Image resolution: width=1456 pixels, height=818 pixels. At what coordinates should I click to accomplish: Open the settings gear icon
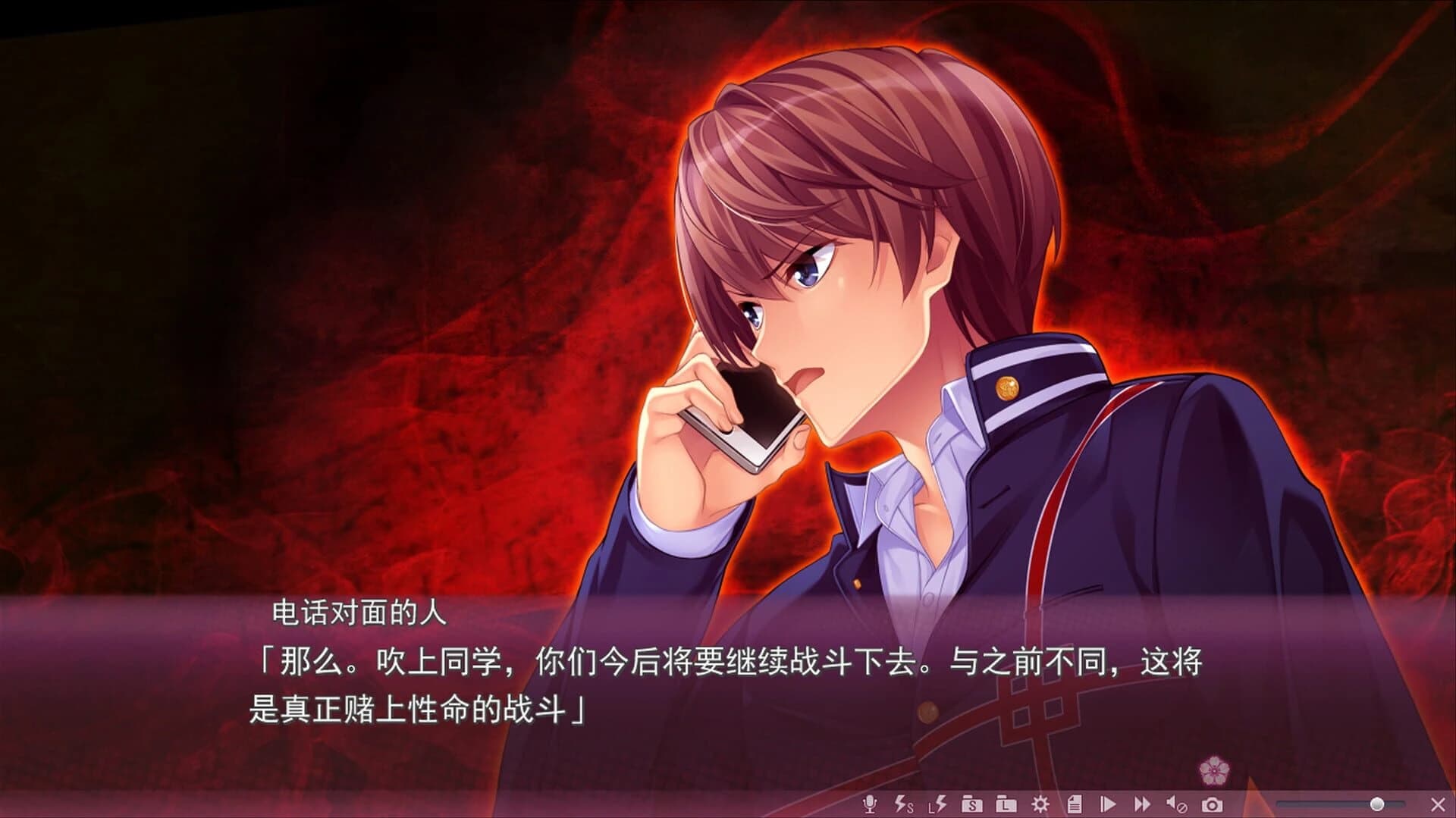1040,805
